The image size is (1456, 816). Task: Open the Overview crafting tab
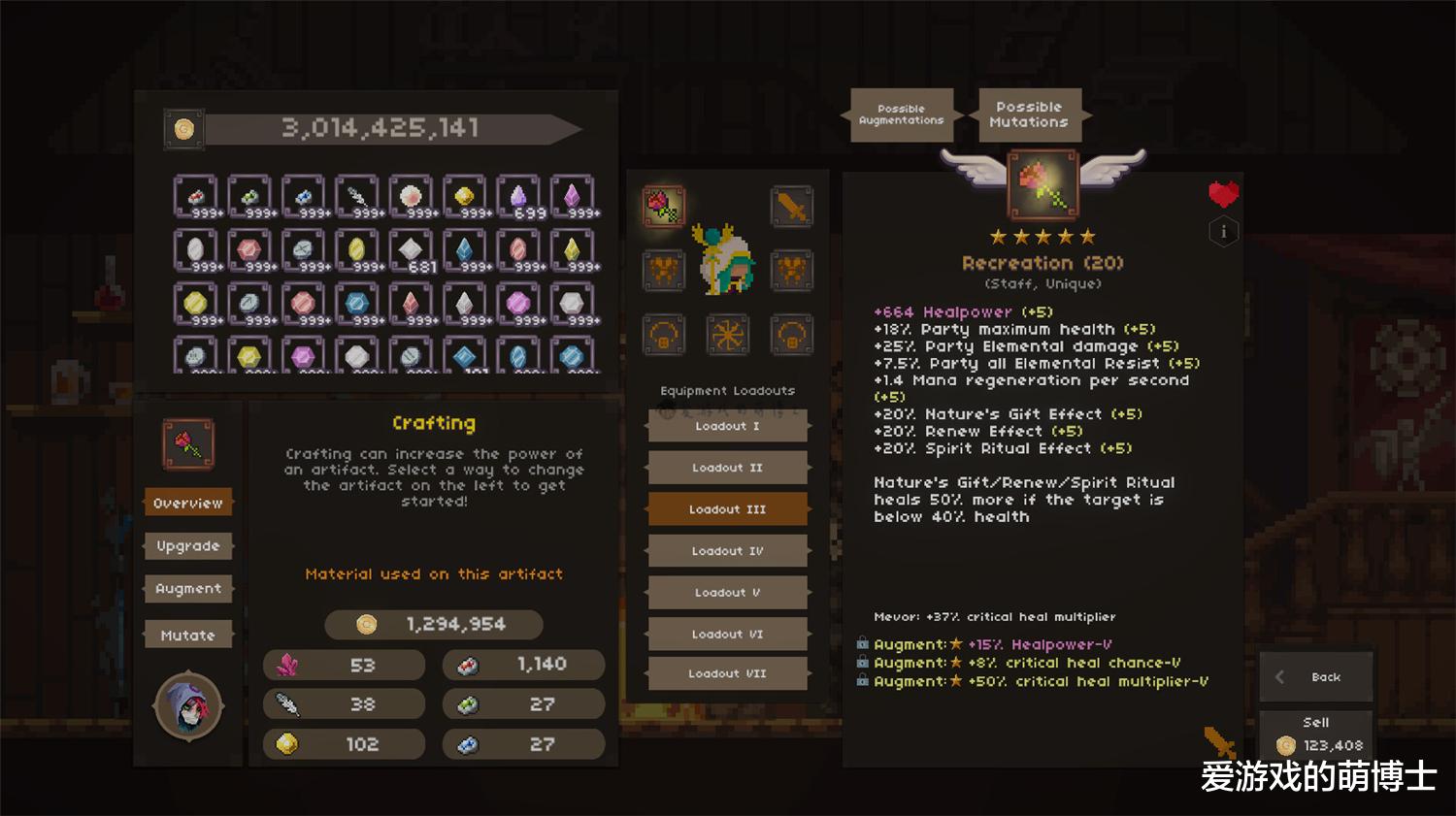(188, 503)
